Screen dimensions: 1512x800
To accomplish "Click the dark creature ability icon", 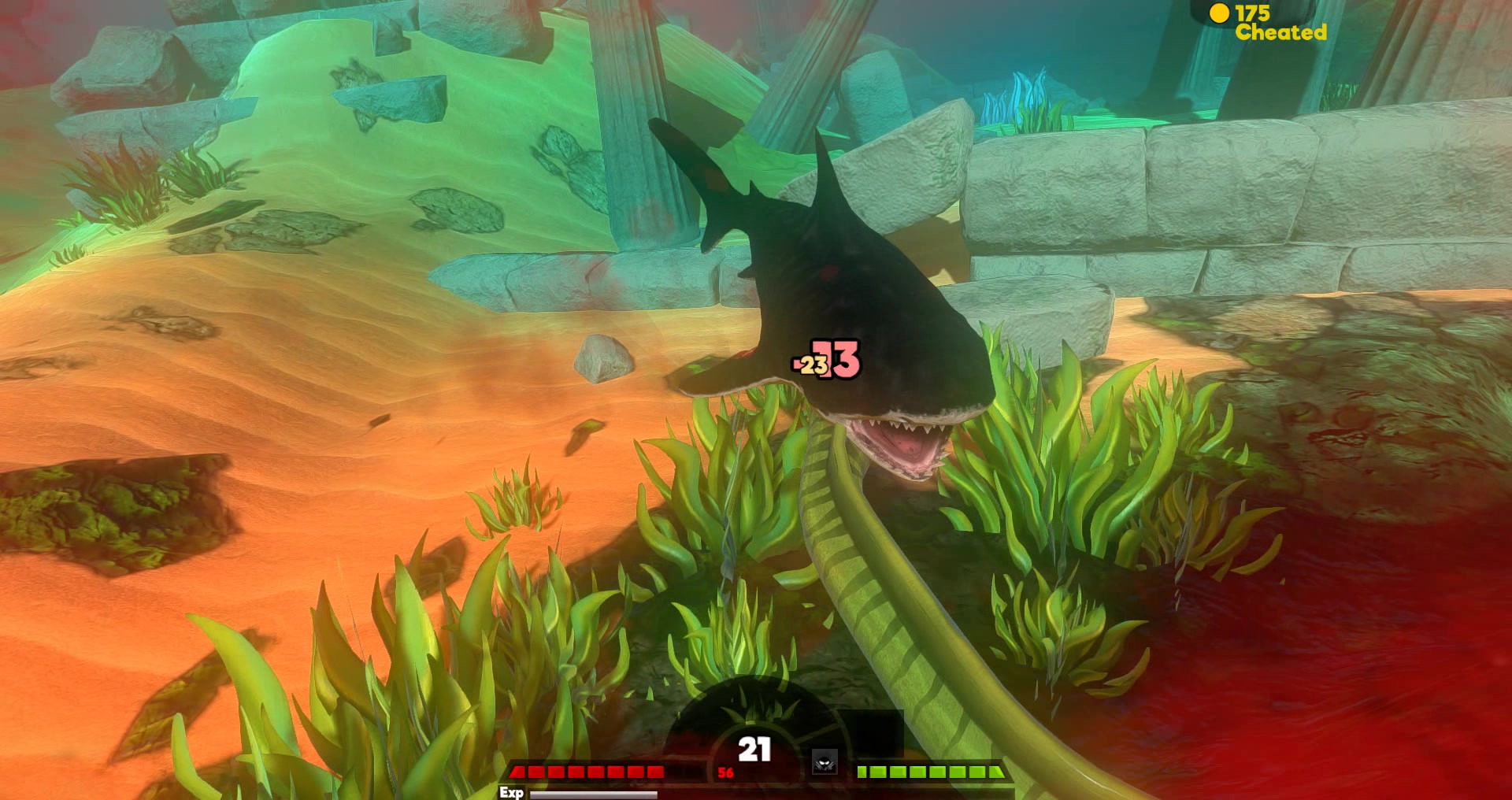I will 825,762.
